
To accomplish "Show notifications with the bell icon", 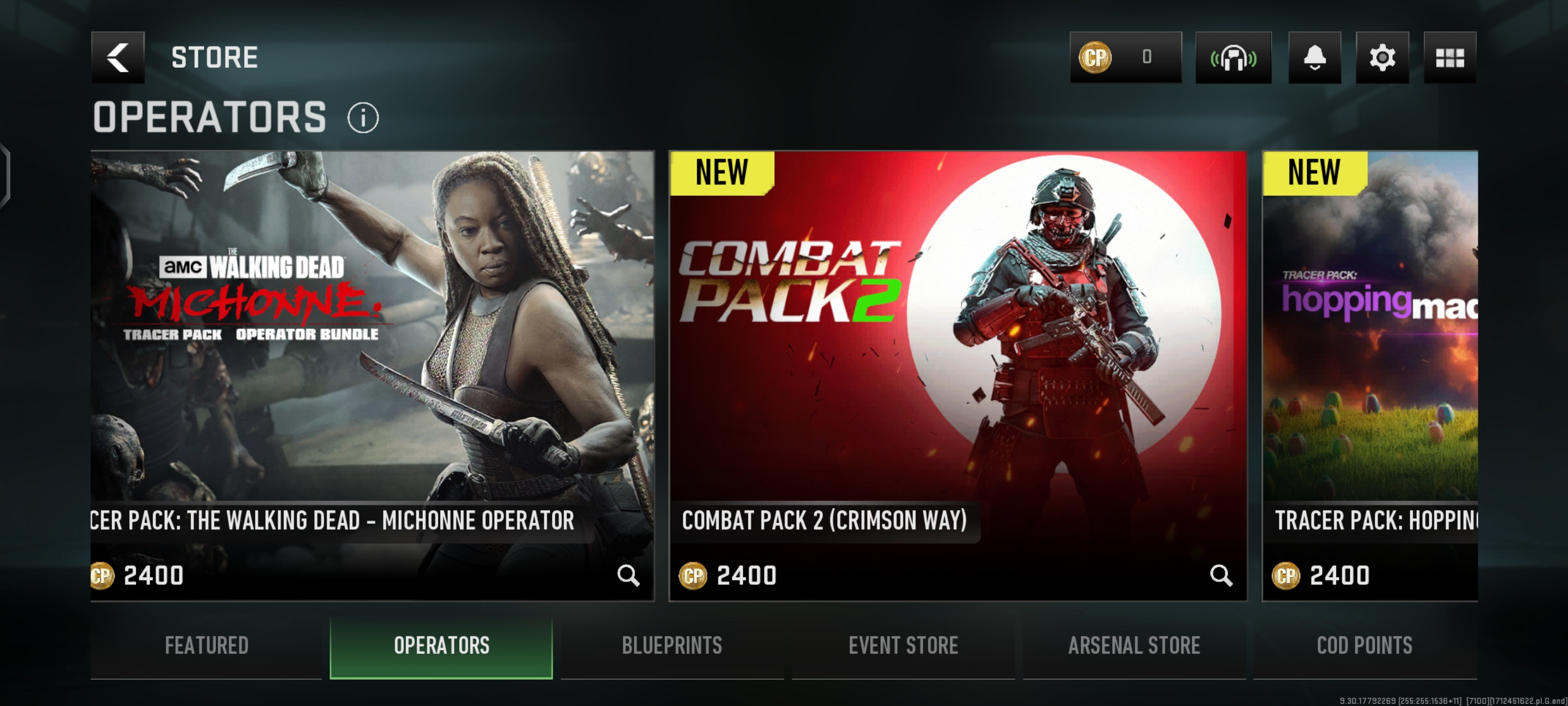I will click(1314, 57).
